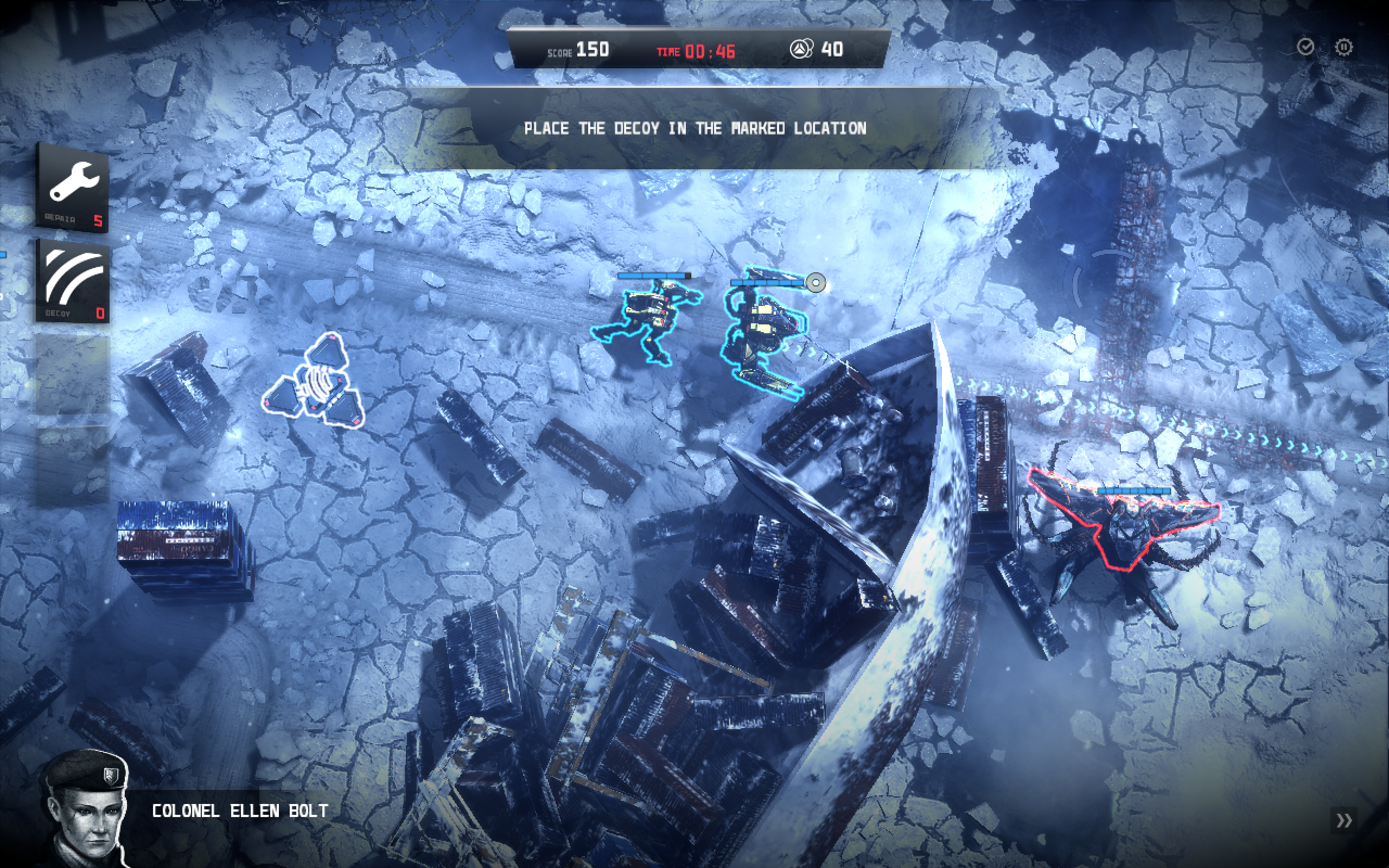Click Colonel Ellen Bolt's portrait
This screenshot has width=1389, height=868.
[x=86, y=809]
